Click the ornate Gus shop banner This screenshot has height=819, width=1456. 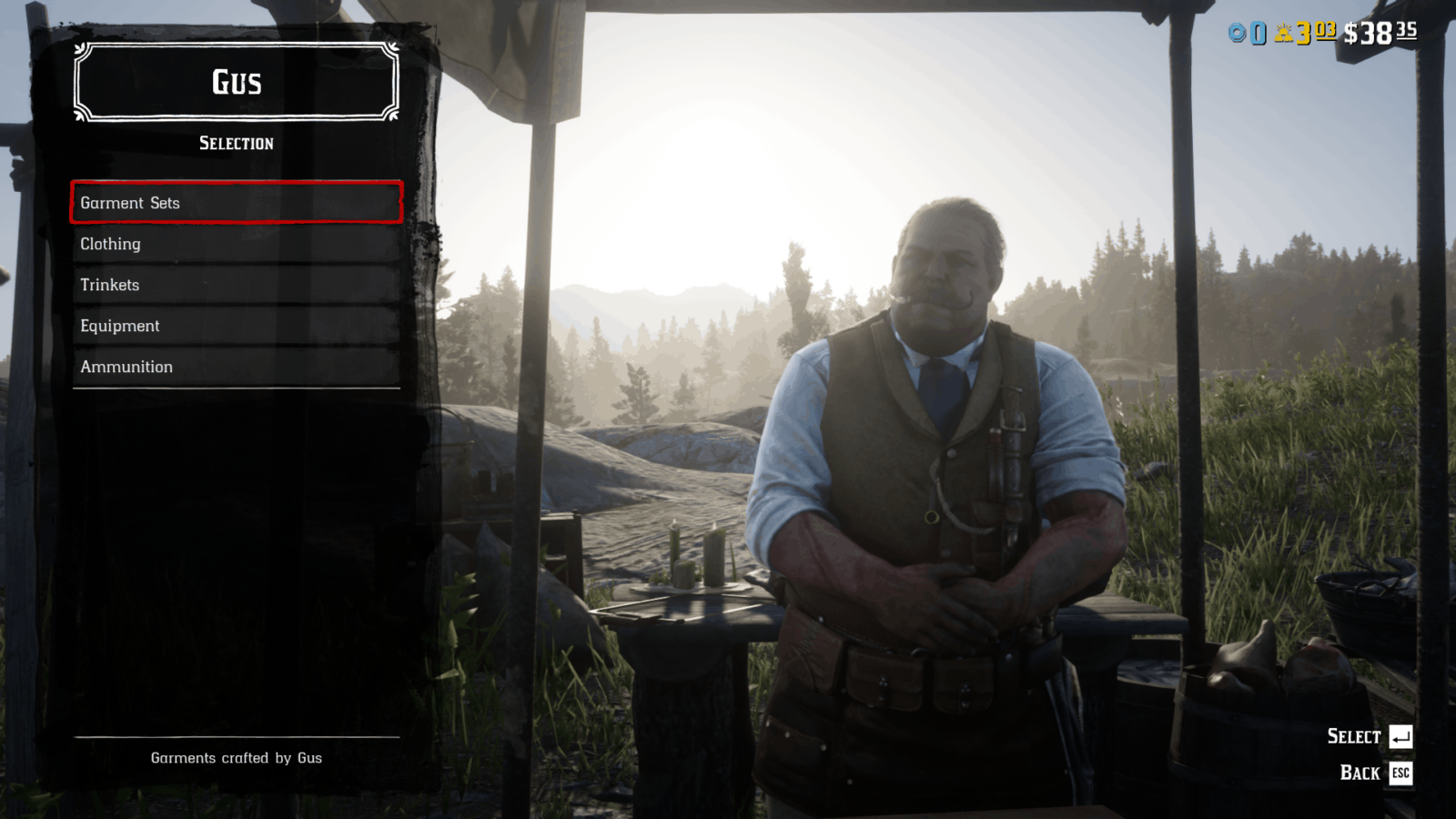(x=236, y=83)
